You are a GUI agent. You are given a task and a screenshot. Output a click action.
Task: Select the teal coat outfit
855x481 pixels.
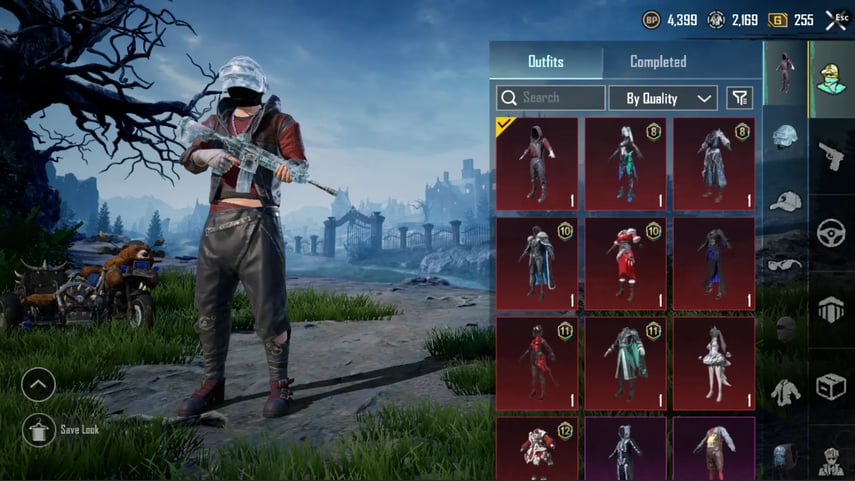(x=625, y=364)
